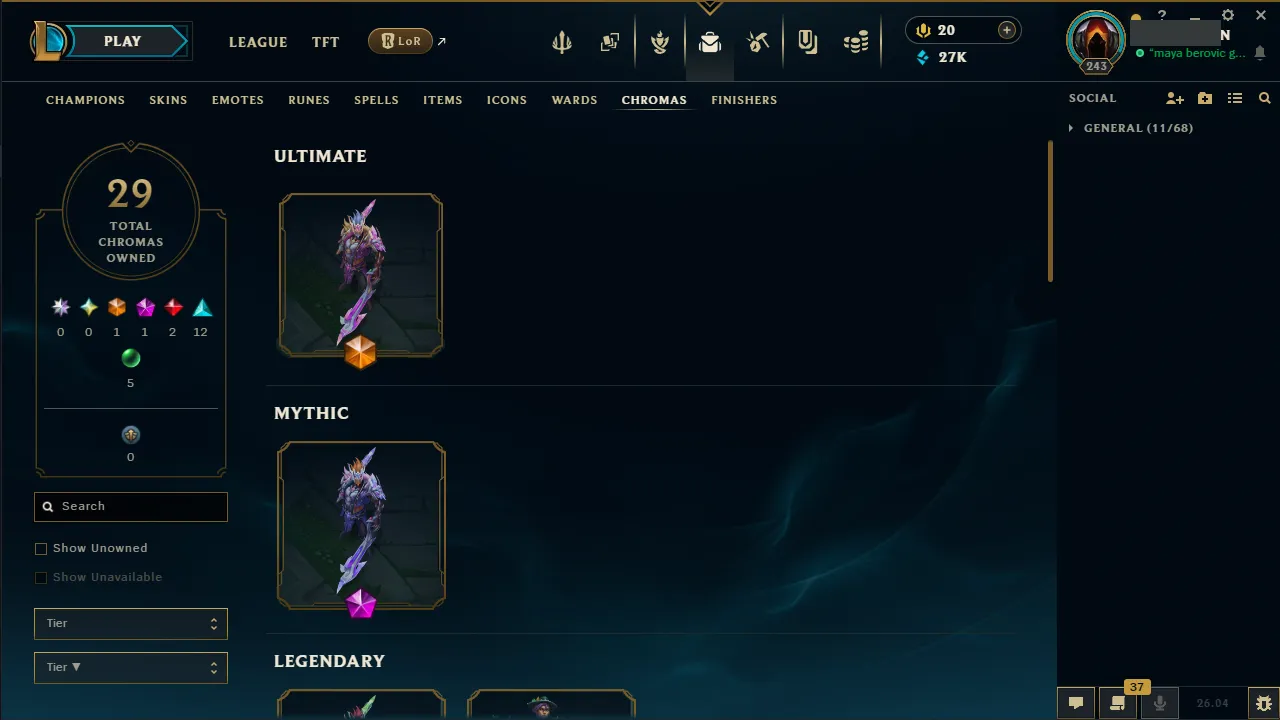Image resolution: width=1280 pixels, height=720 pixels.
Task: Search friends using the magnifier icon
Action: tap(1264, 98)
